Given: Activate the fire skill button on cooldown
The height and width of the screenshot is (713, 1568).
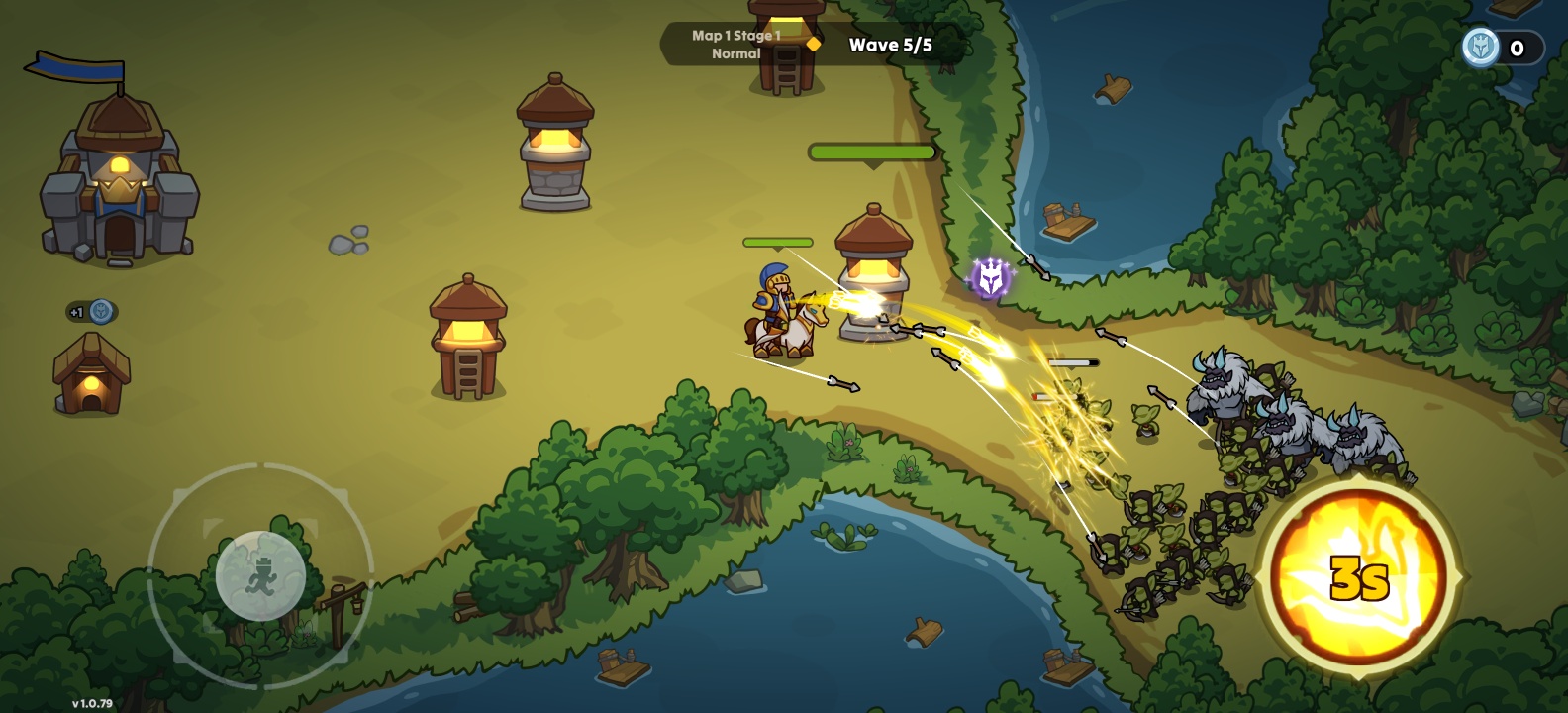Looking at the screenshot, I should click(1359, 578).
